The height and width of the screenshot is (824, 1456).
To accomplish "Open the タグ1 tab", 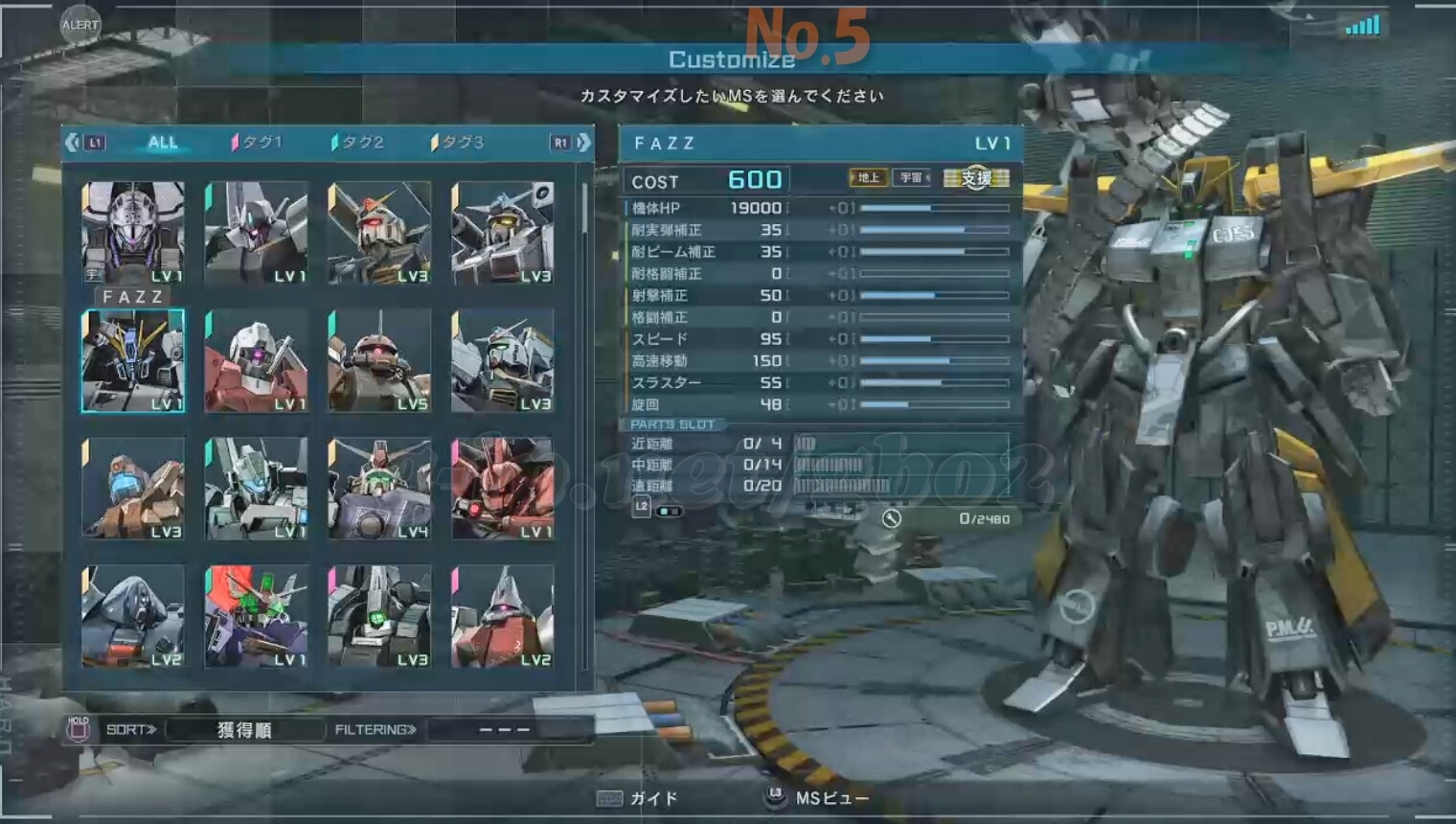I will (x=260, y=143).
